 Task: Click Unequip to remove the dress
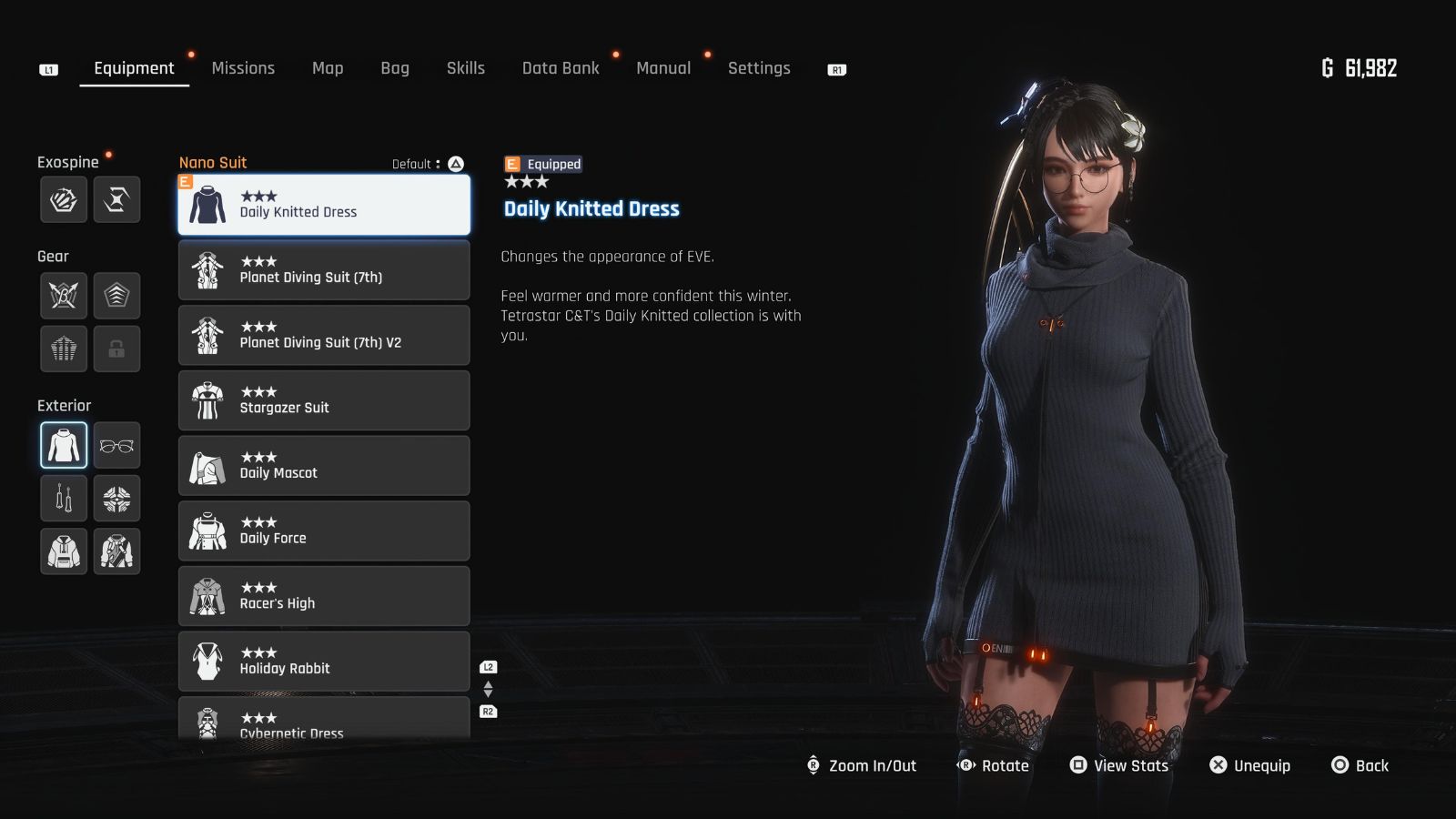click(x=1260, y=765)
